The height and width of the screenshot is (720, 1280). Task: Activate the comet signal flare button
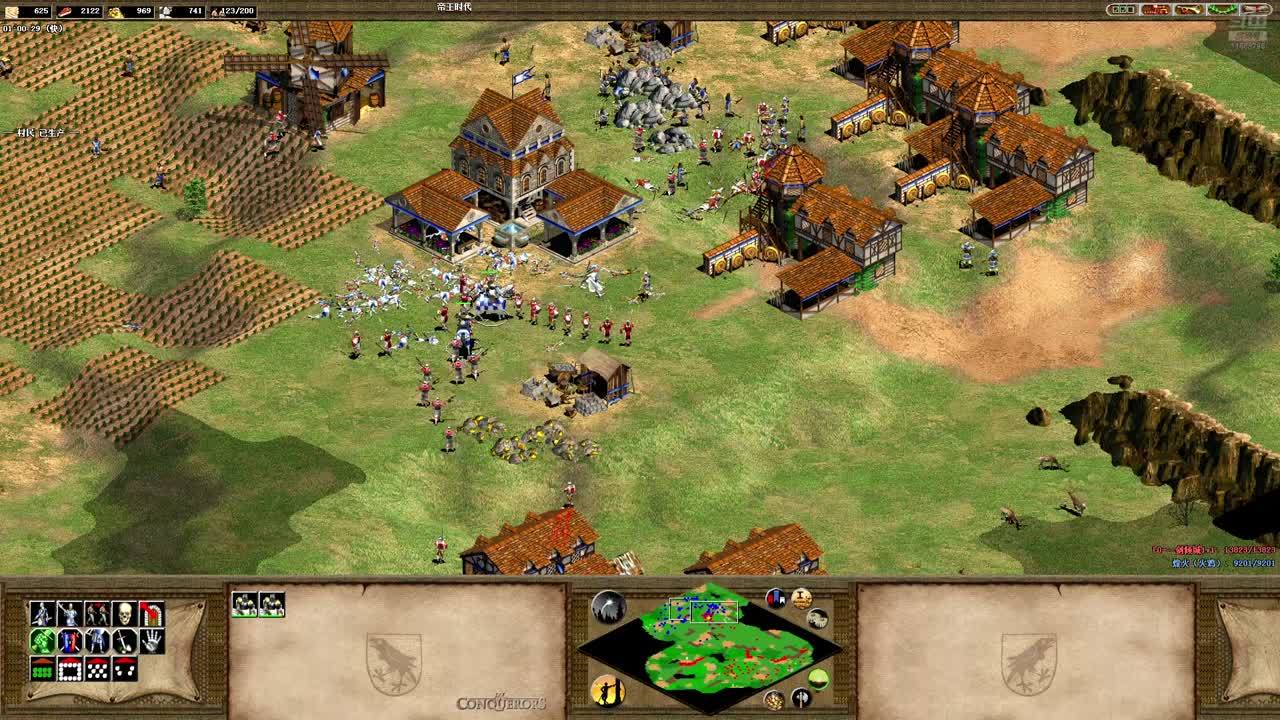[x=608, y=606]
